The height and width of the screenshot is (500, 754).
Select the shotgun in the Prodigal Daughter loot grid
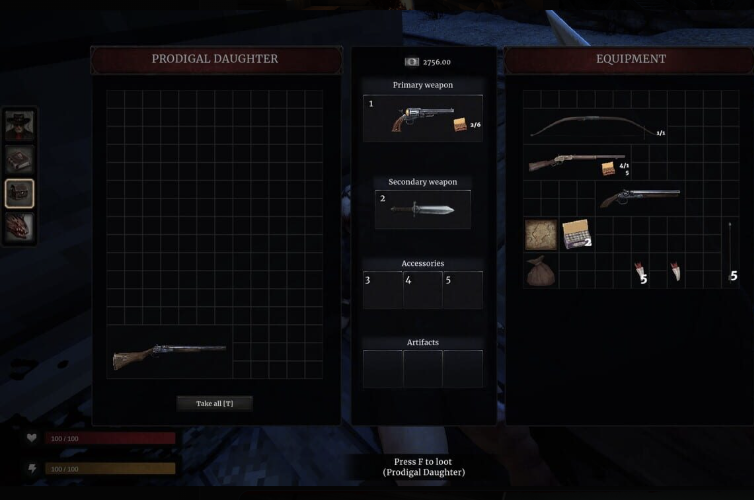(170, 355)
